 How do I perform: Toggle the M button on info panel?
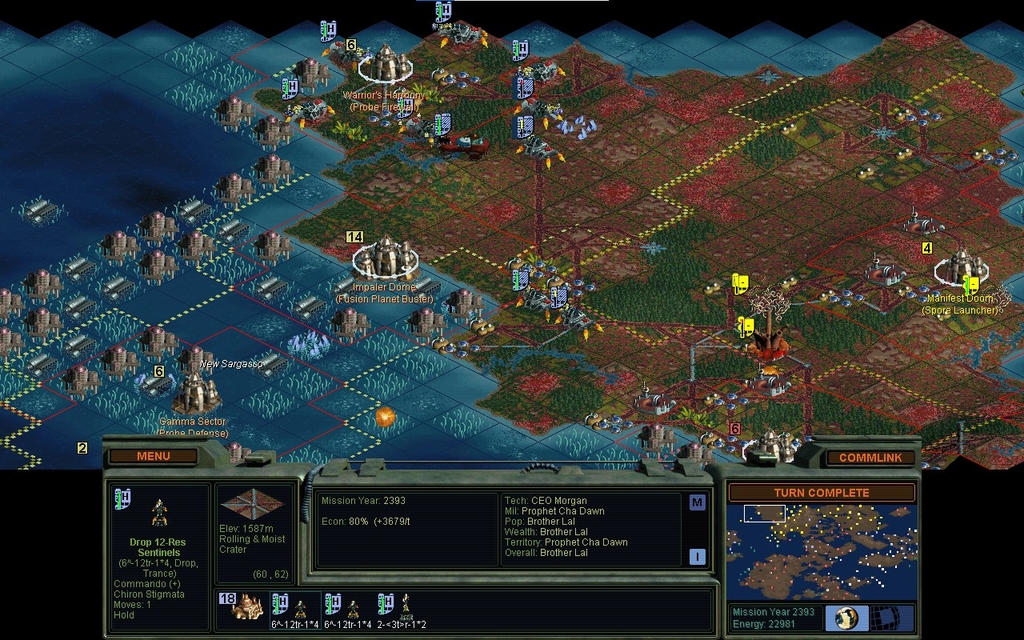pyautogui.click(x=697, y=502)
